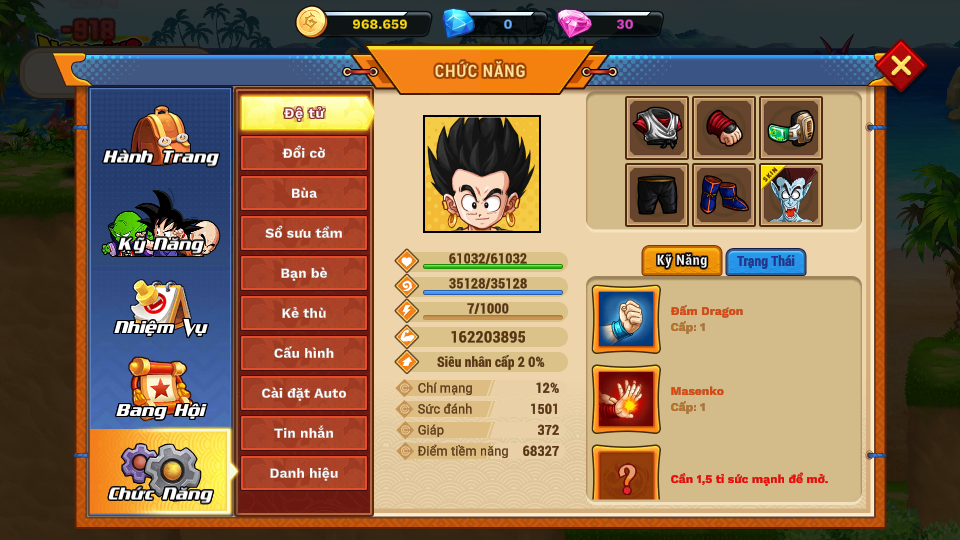Select the Đấm Dragon skill icon
The width and height of the screenshot is (960, 540).
pyautogui.click(x=626, y=319)
